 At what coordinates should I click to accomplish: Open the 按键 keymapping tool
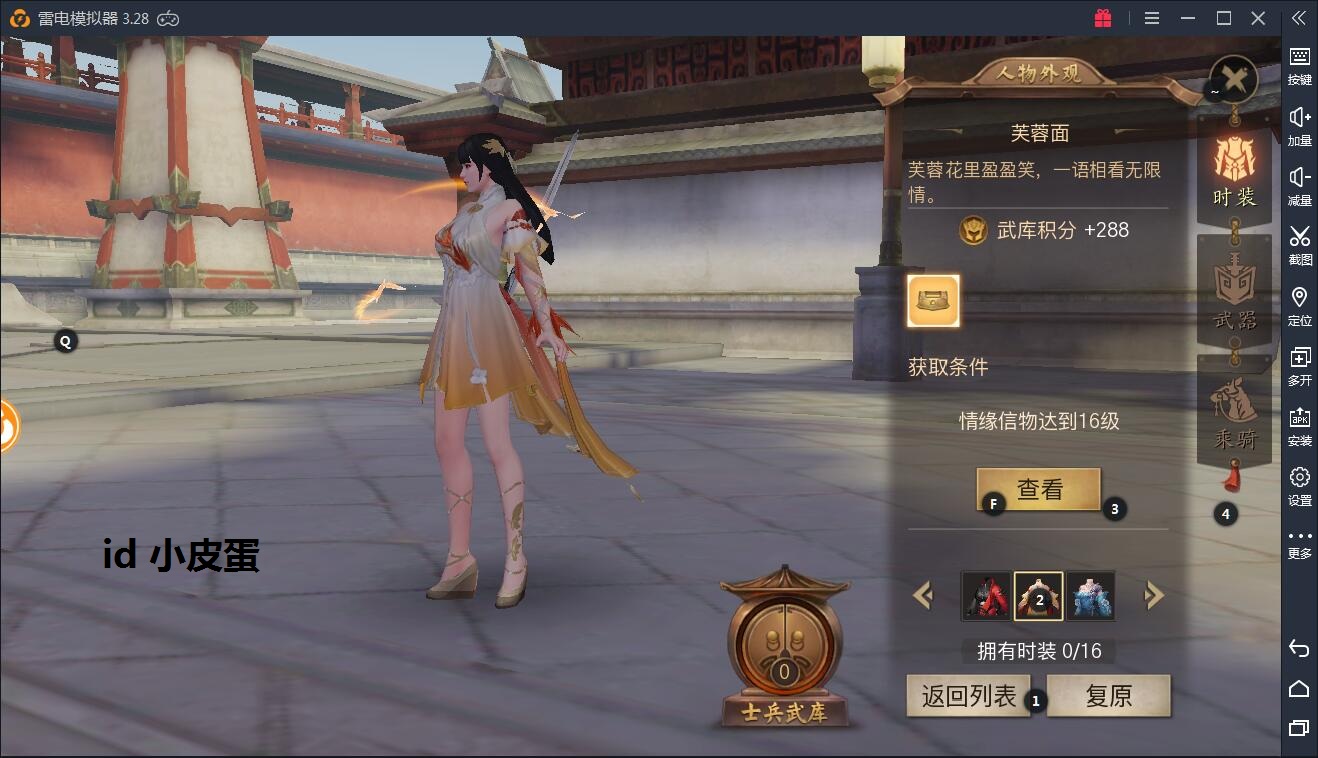[1299, 65]
